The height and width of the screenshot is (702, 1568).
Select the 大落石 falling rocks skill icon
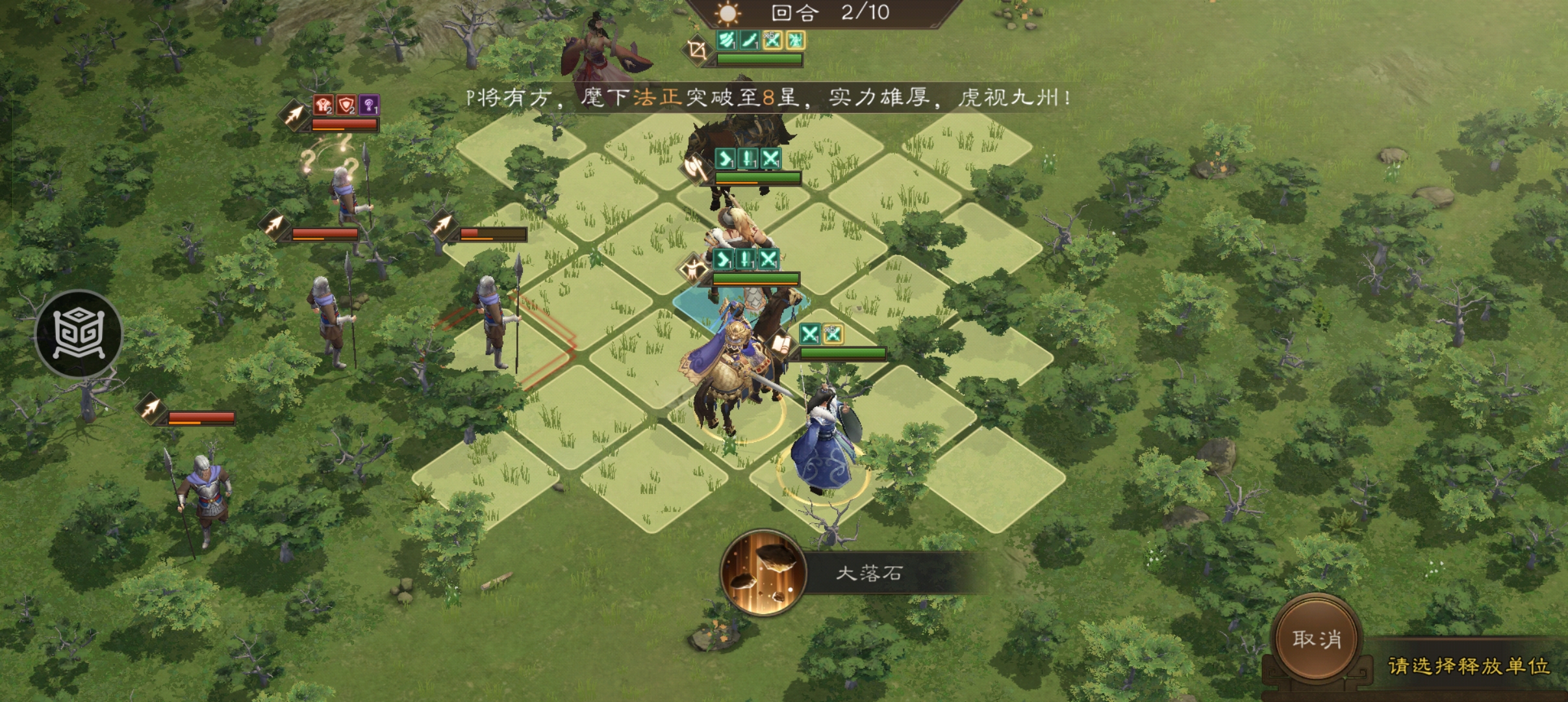coord(763,573)
